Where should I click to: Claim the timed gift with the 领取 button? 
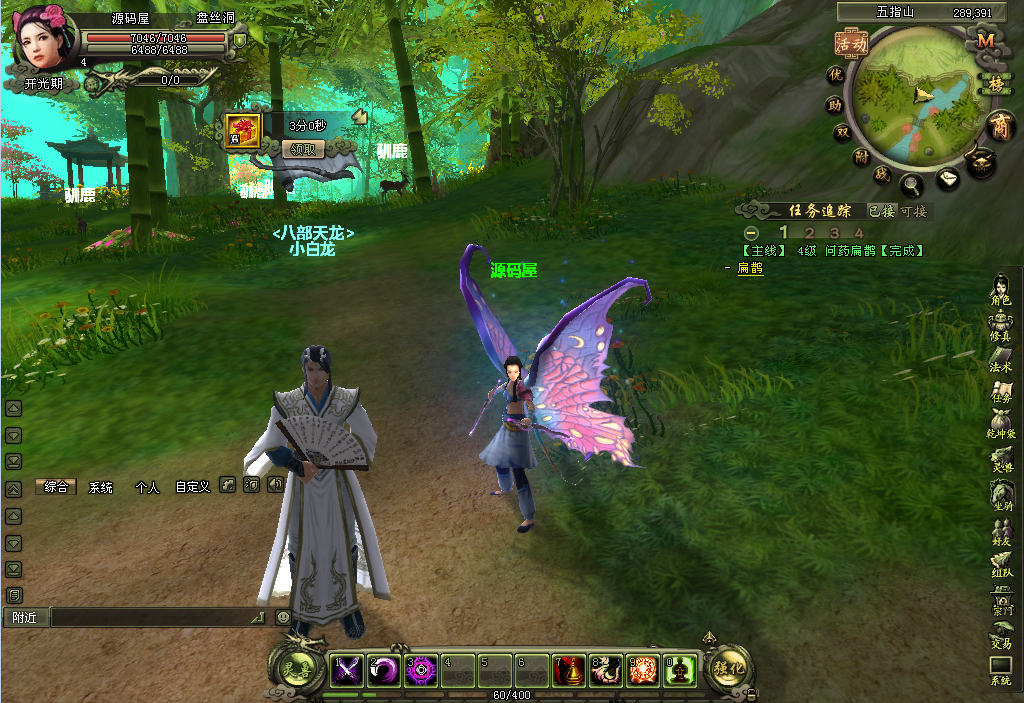point(303,148)
